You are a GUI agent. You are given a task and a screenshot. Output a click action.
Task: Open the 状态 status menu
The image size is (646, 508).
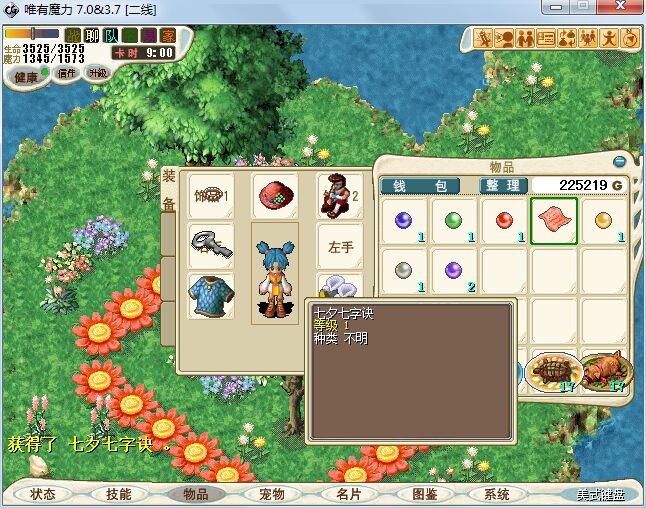(x=44, y=494)
